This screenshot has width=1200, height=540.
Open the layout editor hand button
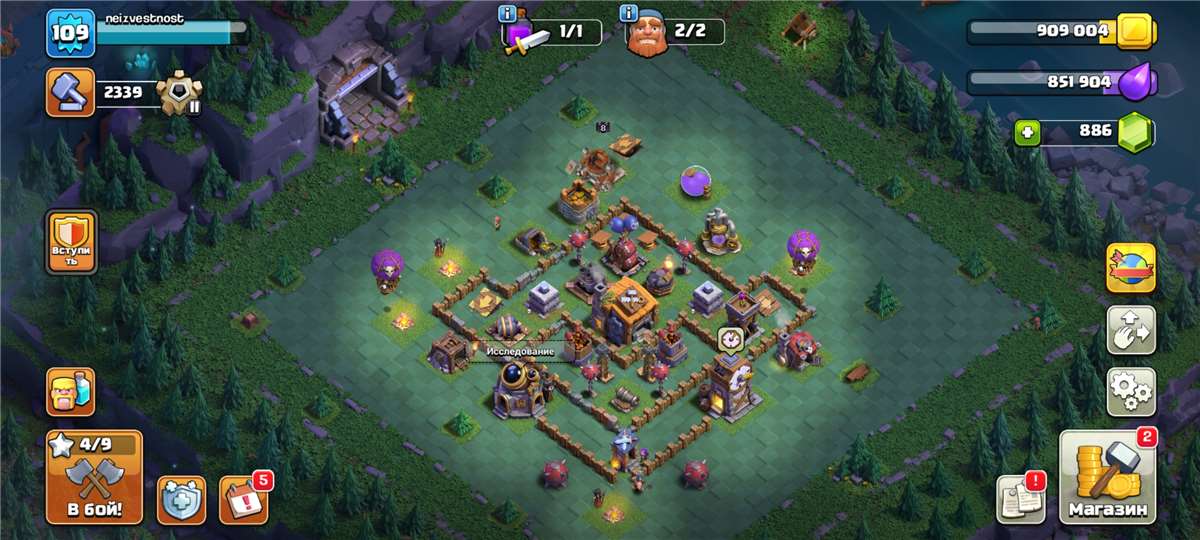pyautogui.click(x=1130, y=330)
